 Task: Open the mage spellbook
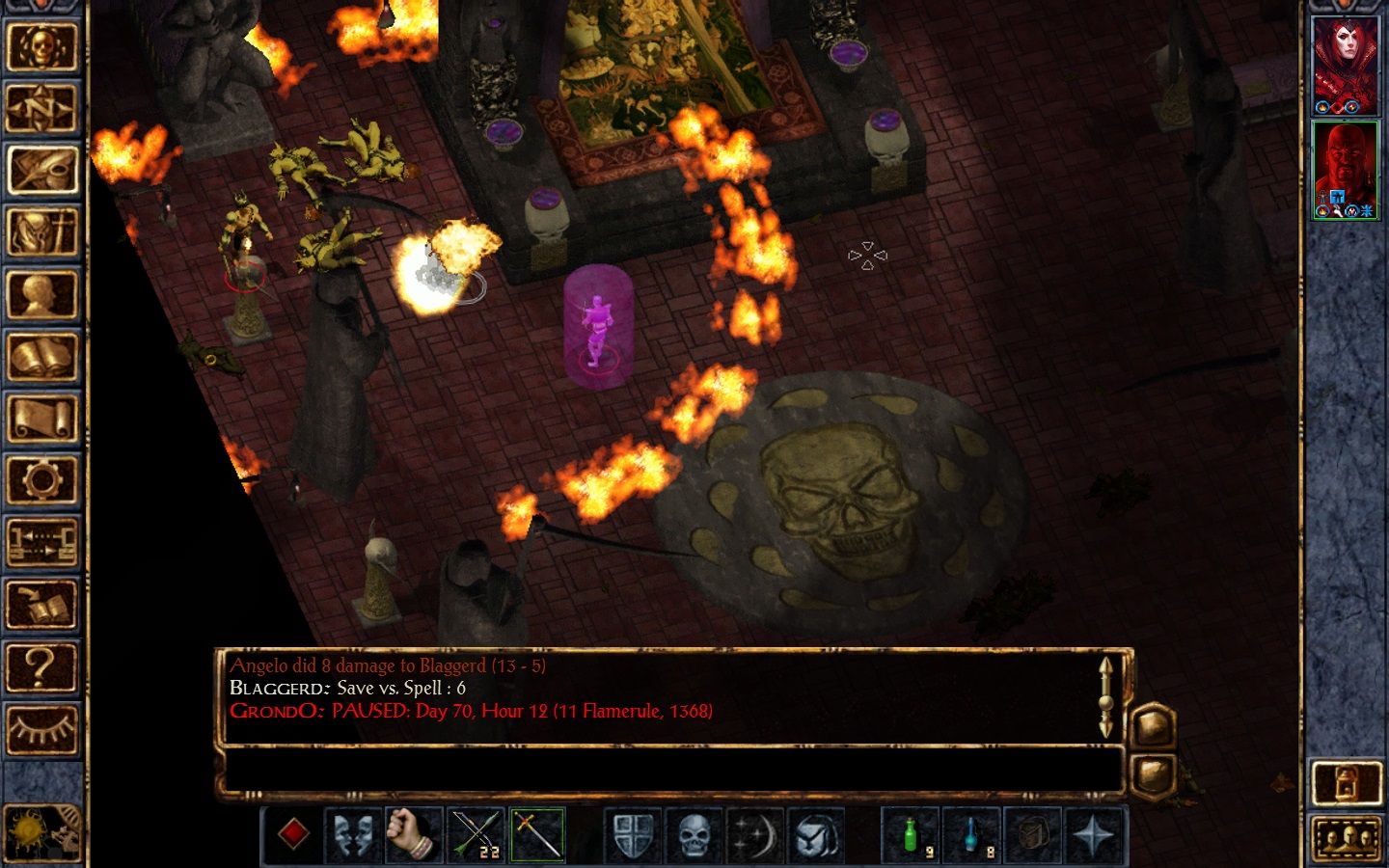point(43,350)
